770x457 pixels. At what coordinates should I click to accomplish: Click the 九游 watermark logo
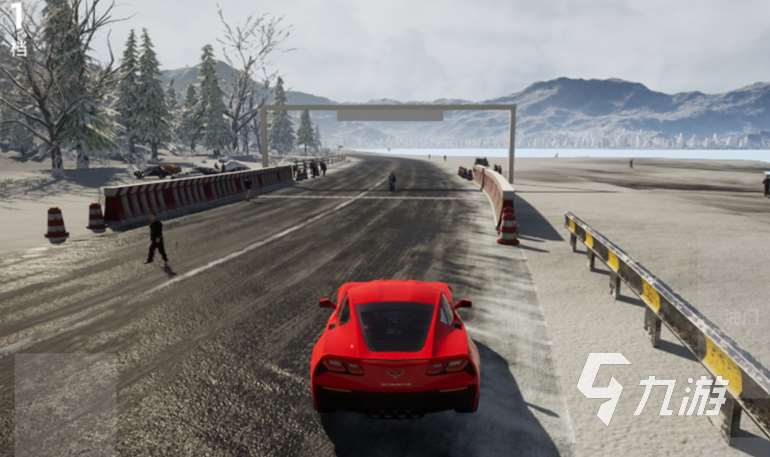(x=651, y=390)
